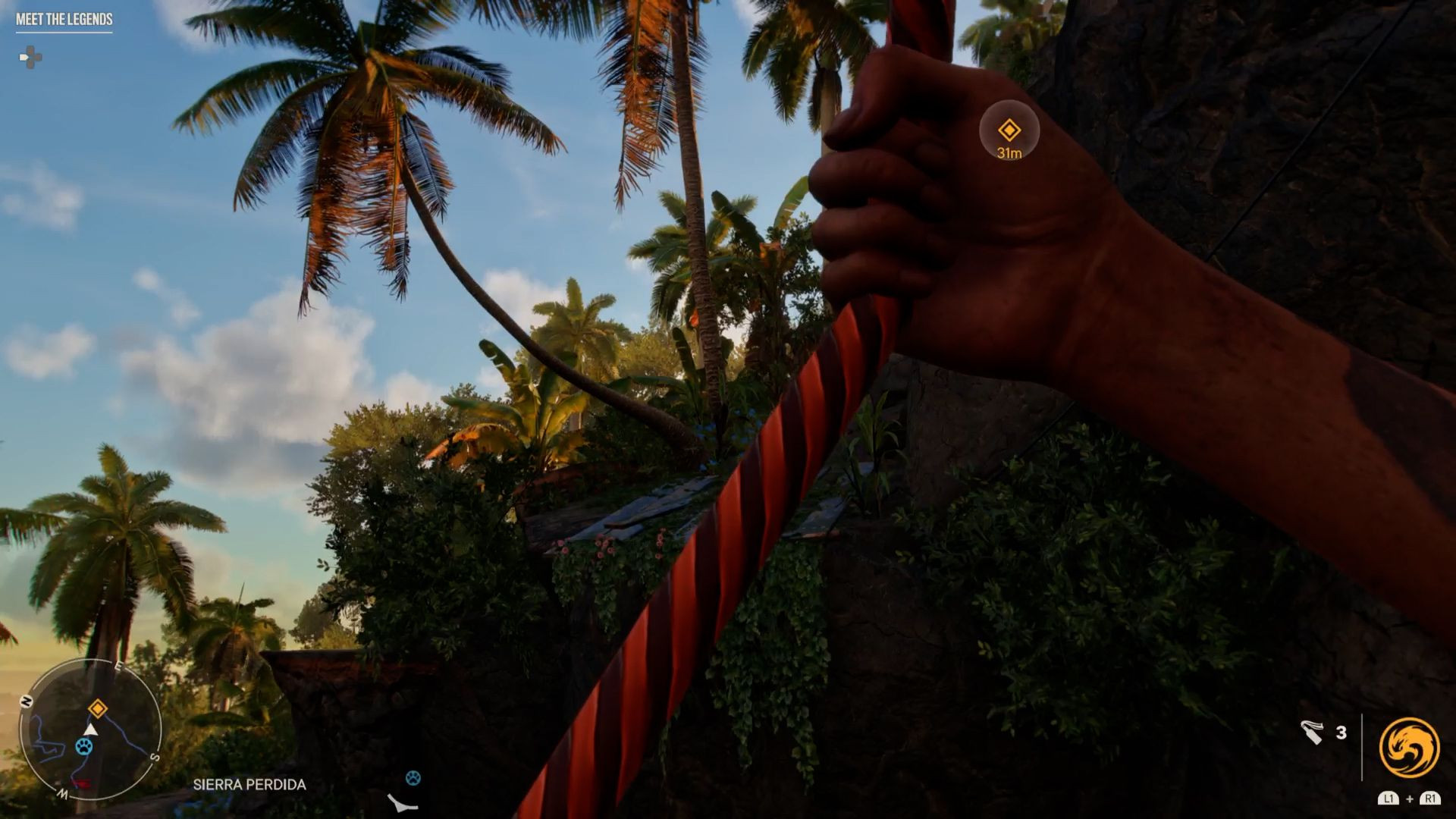Select the orange objective waypoint marker showing 31m
The height and width of the screenshot is (819, 1456).
pos(1009,130)
